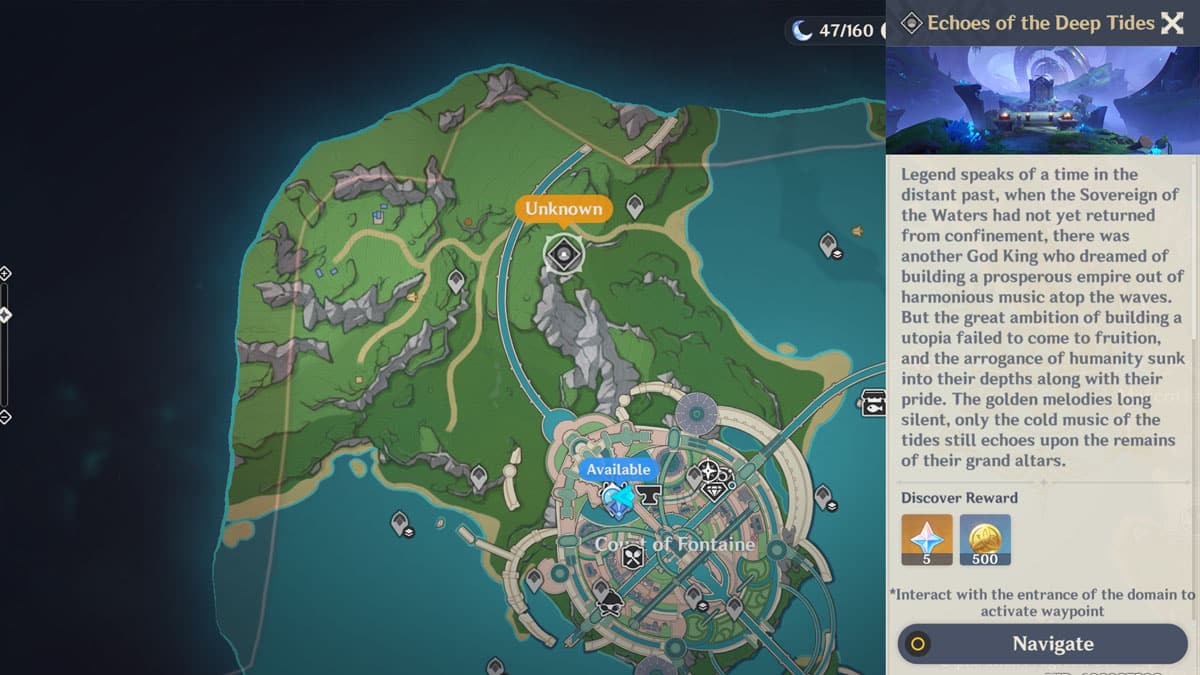The width and height of the screenshot is (1200, 675).
Task: Select the diamond jewelry shop map marker
Action: point(714,490)
